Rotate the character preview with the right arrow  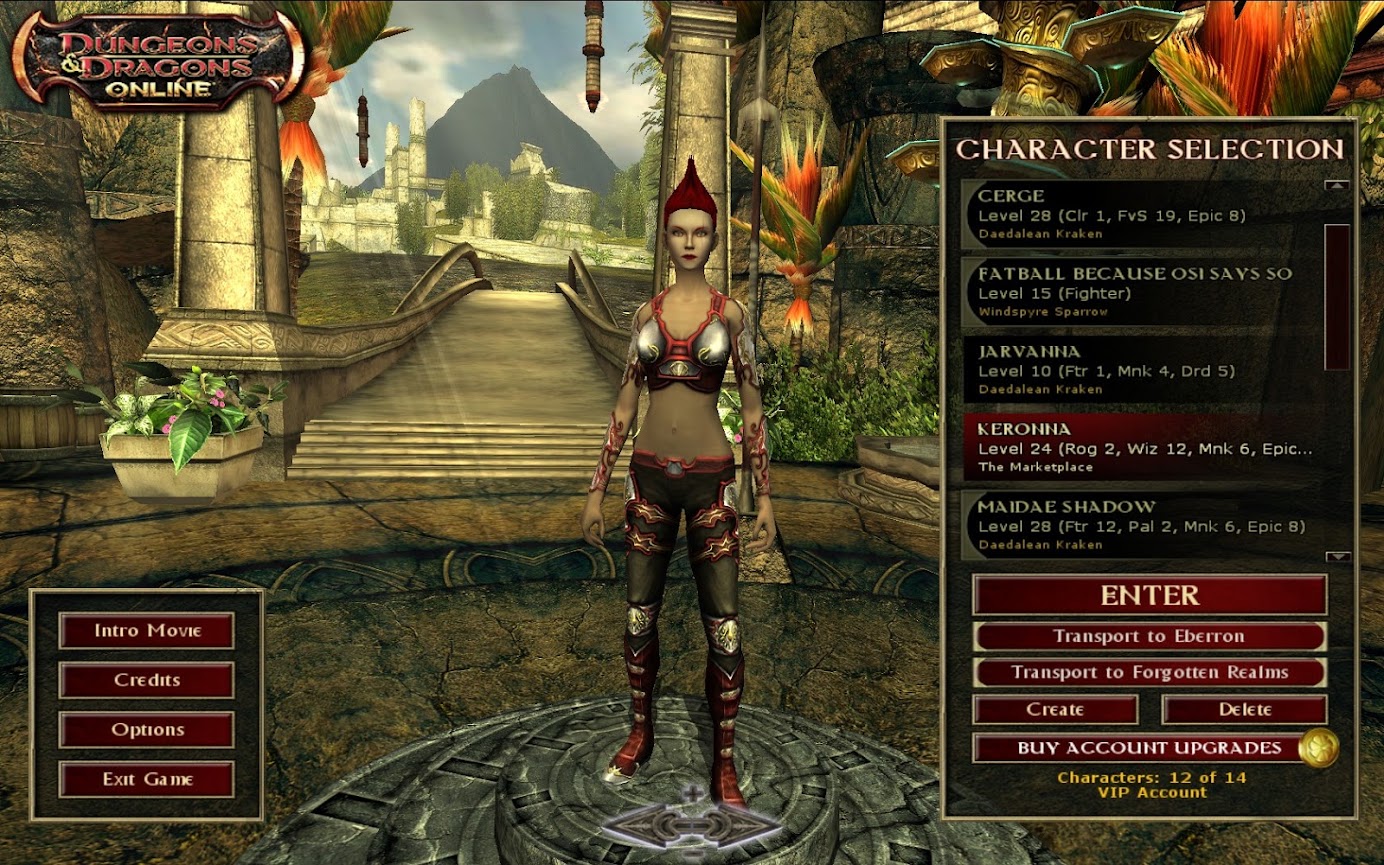coord(748,826)
